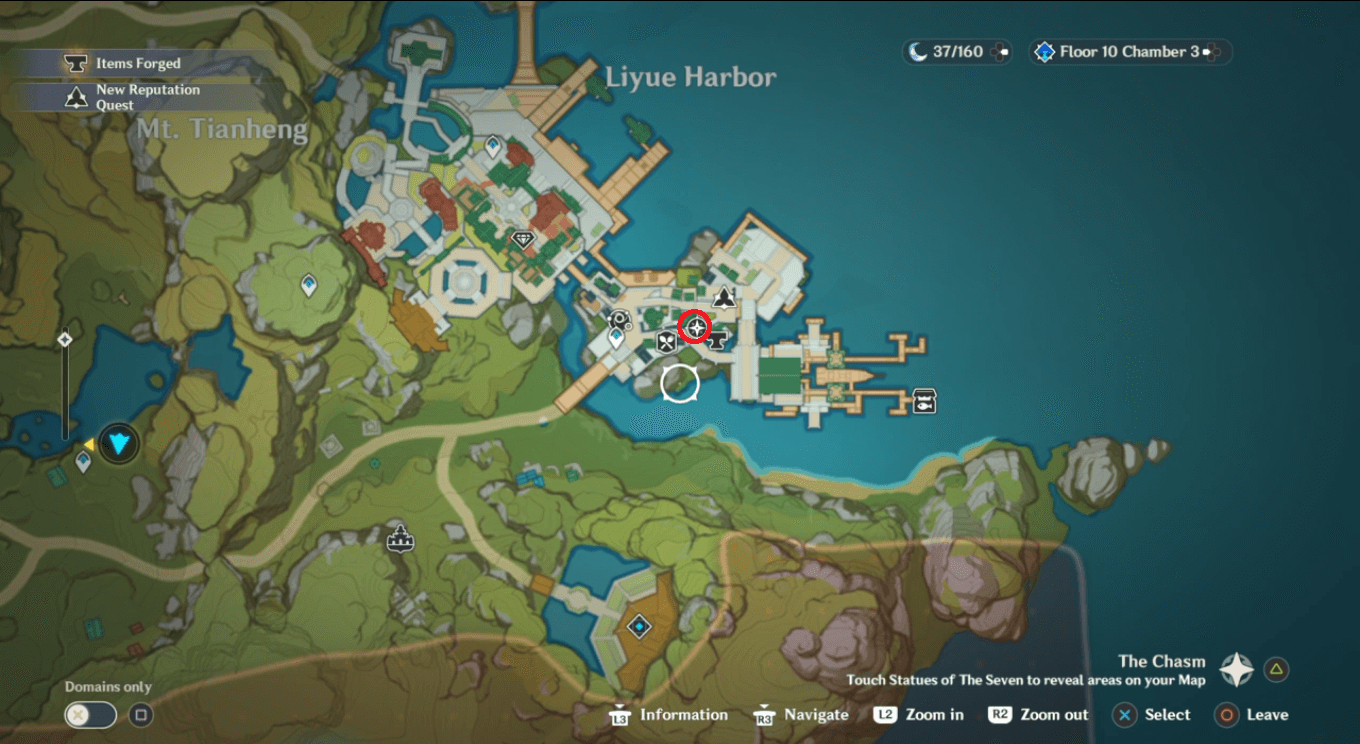Open the domain icon southwest of Liyue Harbor
The image size is (1360, 744).
[x=638, y=626]
